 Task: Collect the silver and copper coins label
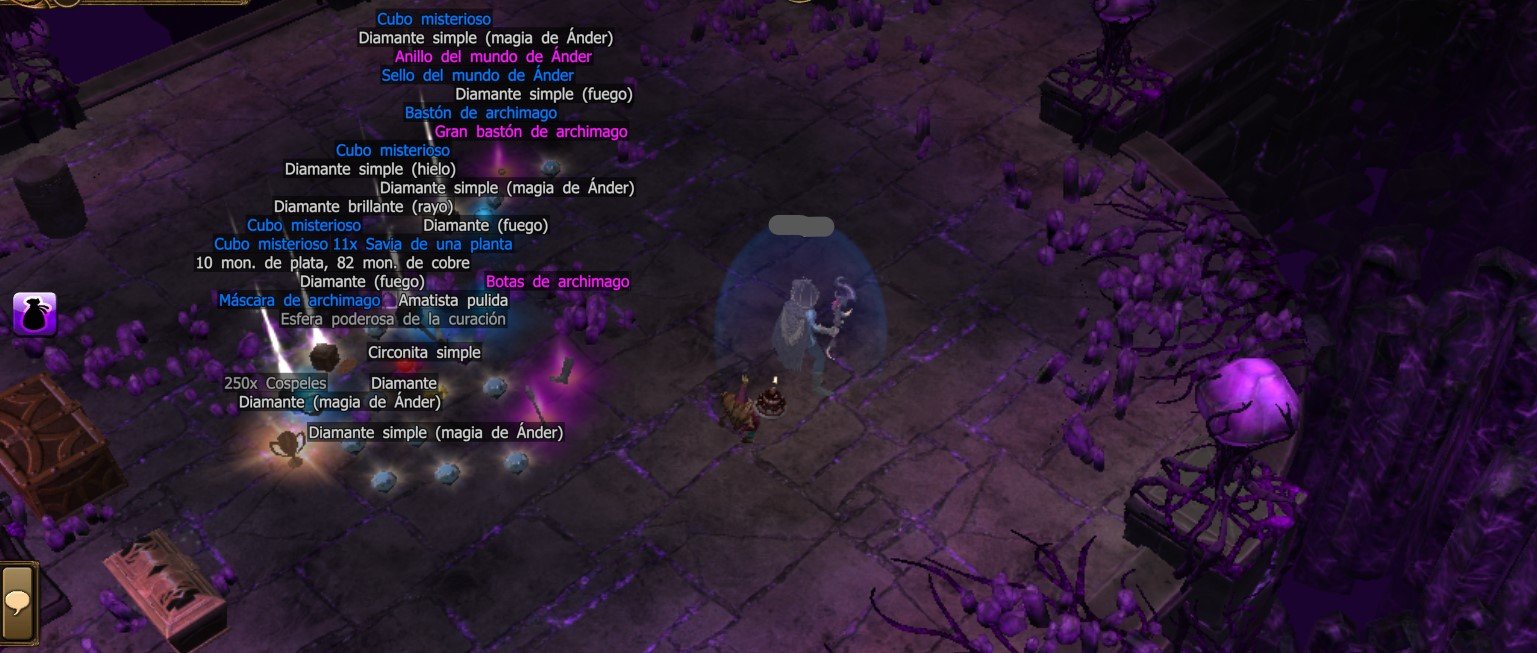[332, 263]
